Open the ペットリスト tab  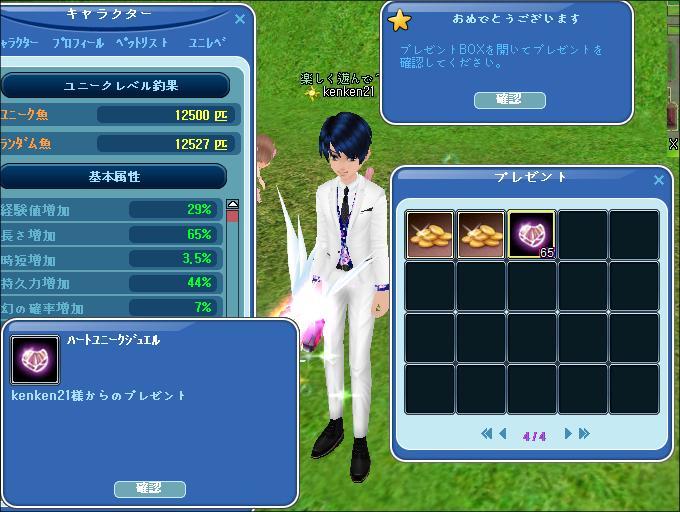coord(141,44)
